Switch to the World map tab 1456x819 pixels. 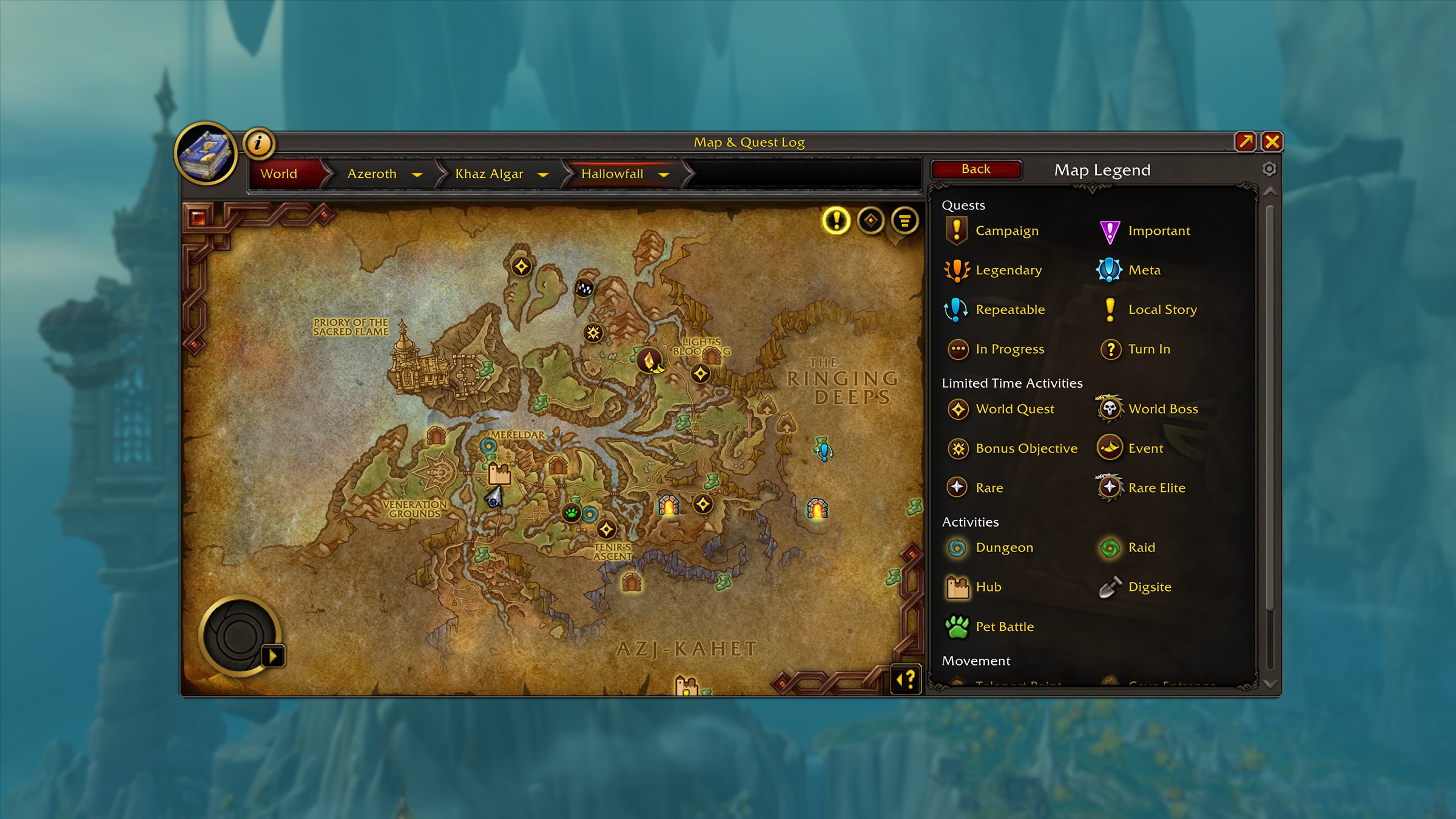(279, 174)
